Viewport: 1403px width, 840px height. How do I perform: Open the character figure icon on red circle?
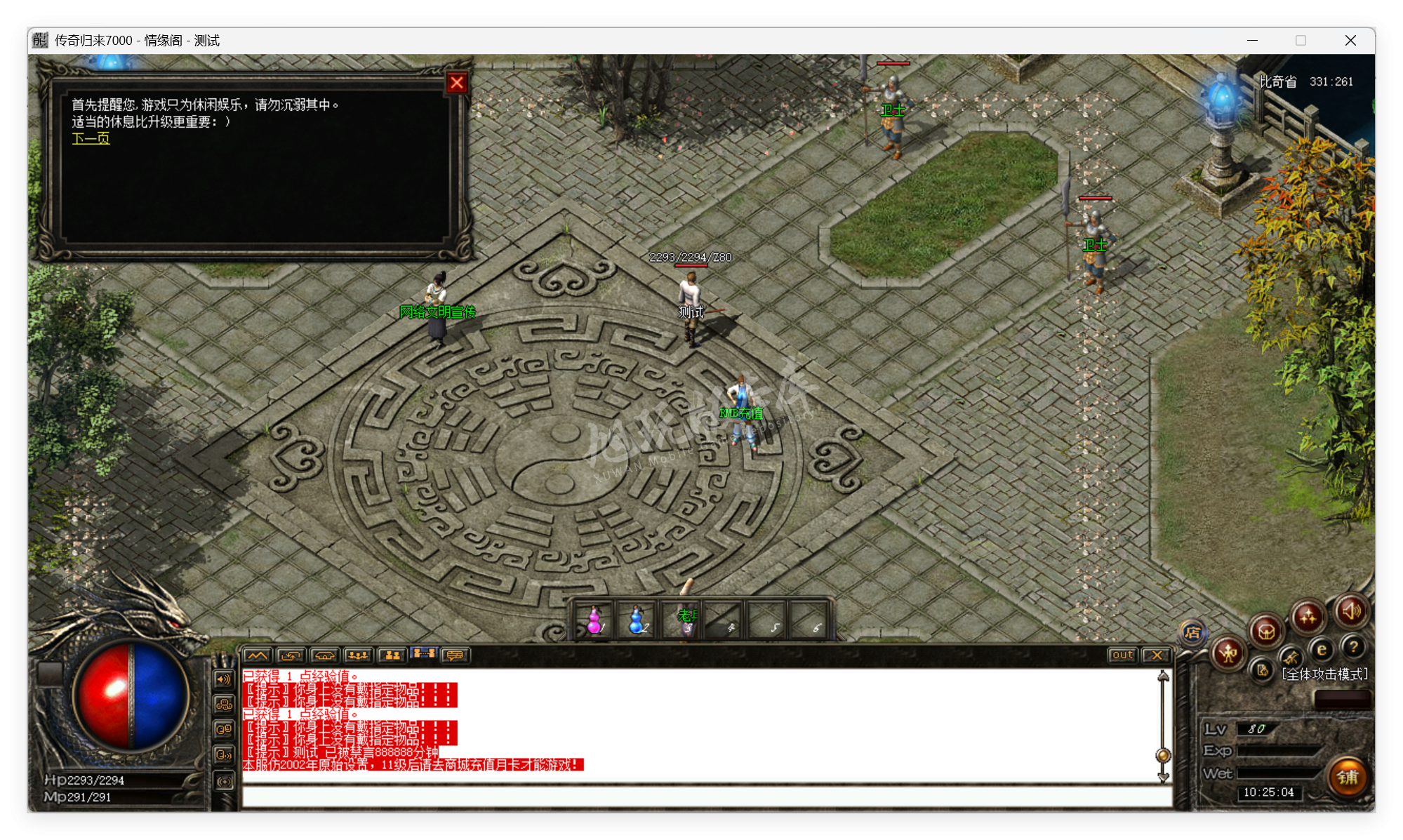tap(1227, 653)
